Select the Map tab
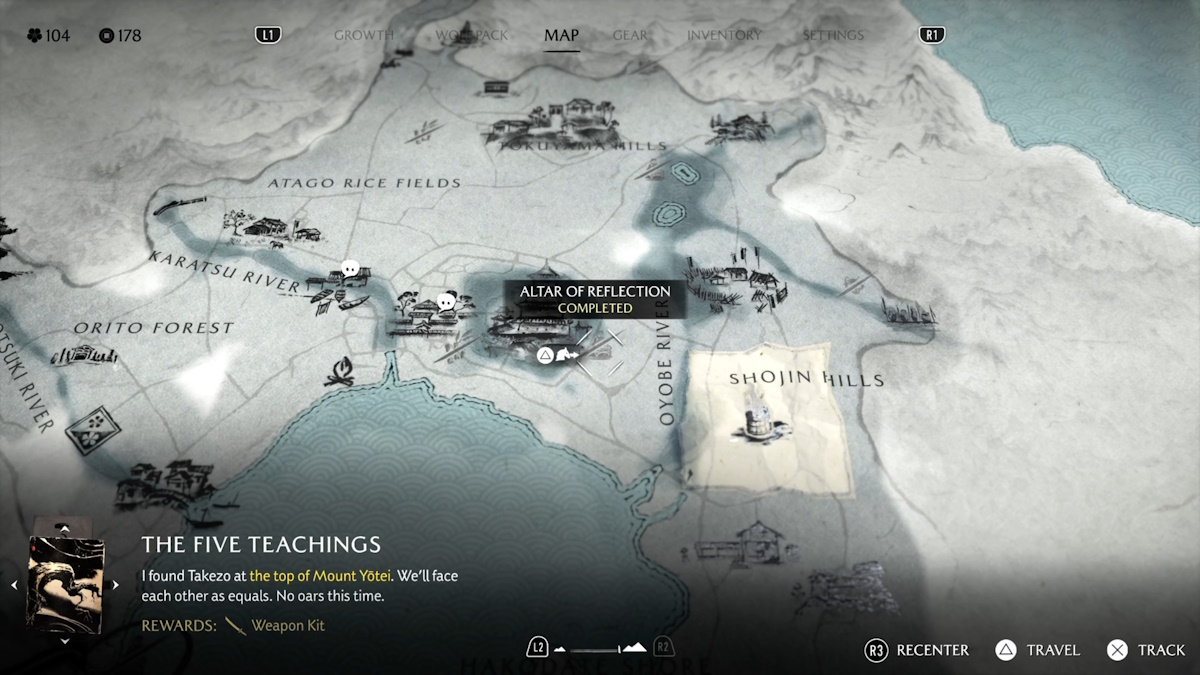1200x675 pixels. point(561,35)
